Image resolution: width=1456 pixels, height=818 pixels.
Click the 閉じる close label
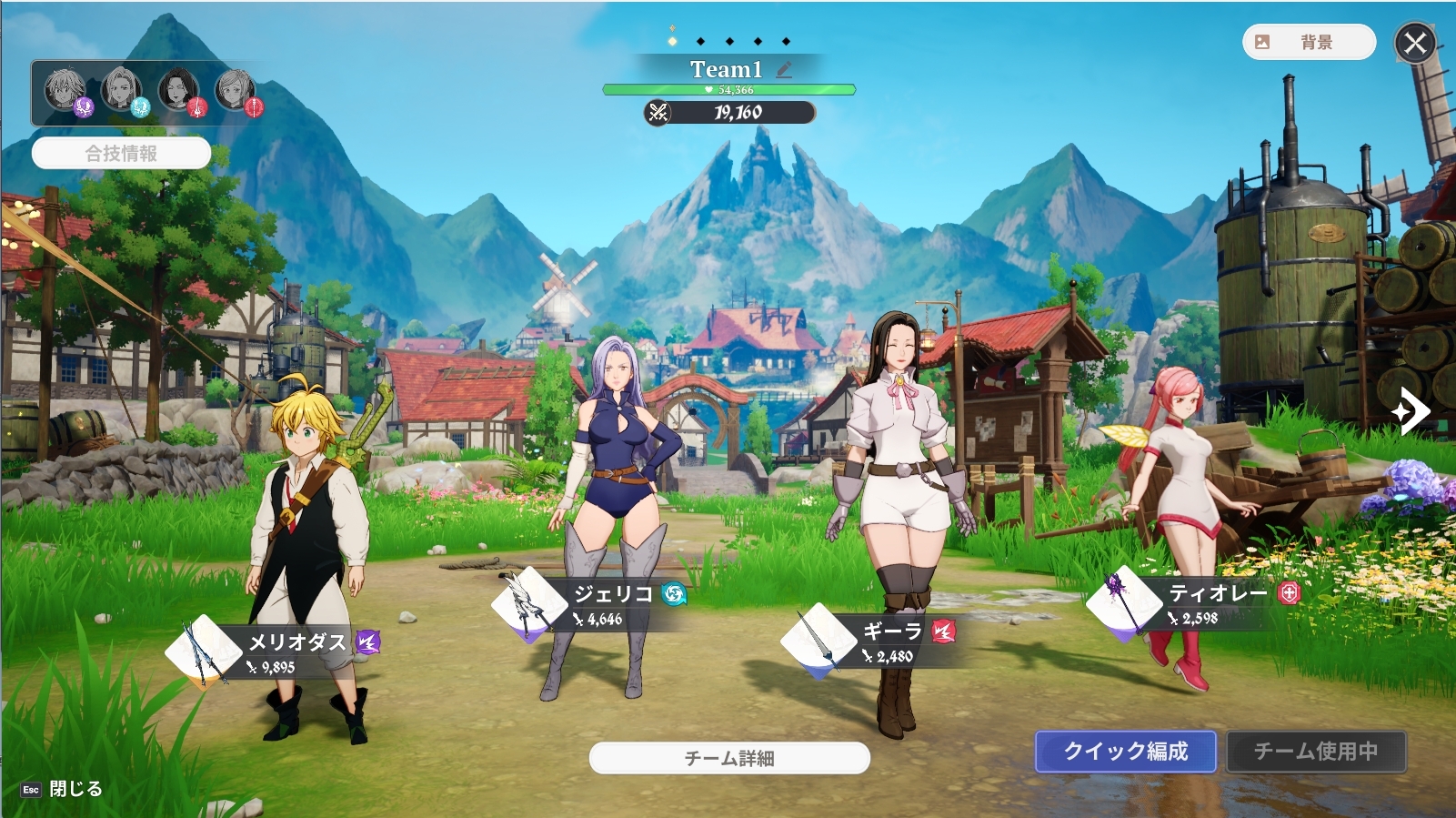[75, 789]
